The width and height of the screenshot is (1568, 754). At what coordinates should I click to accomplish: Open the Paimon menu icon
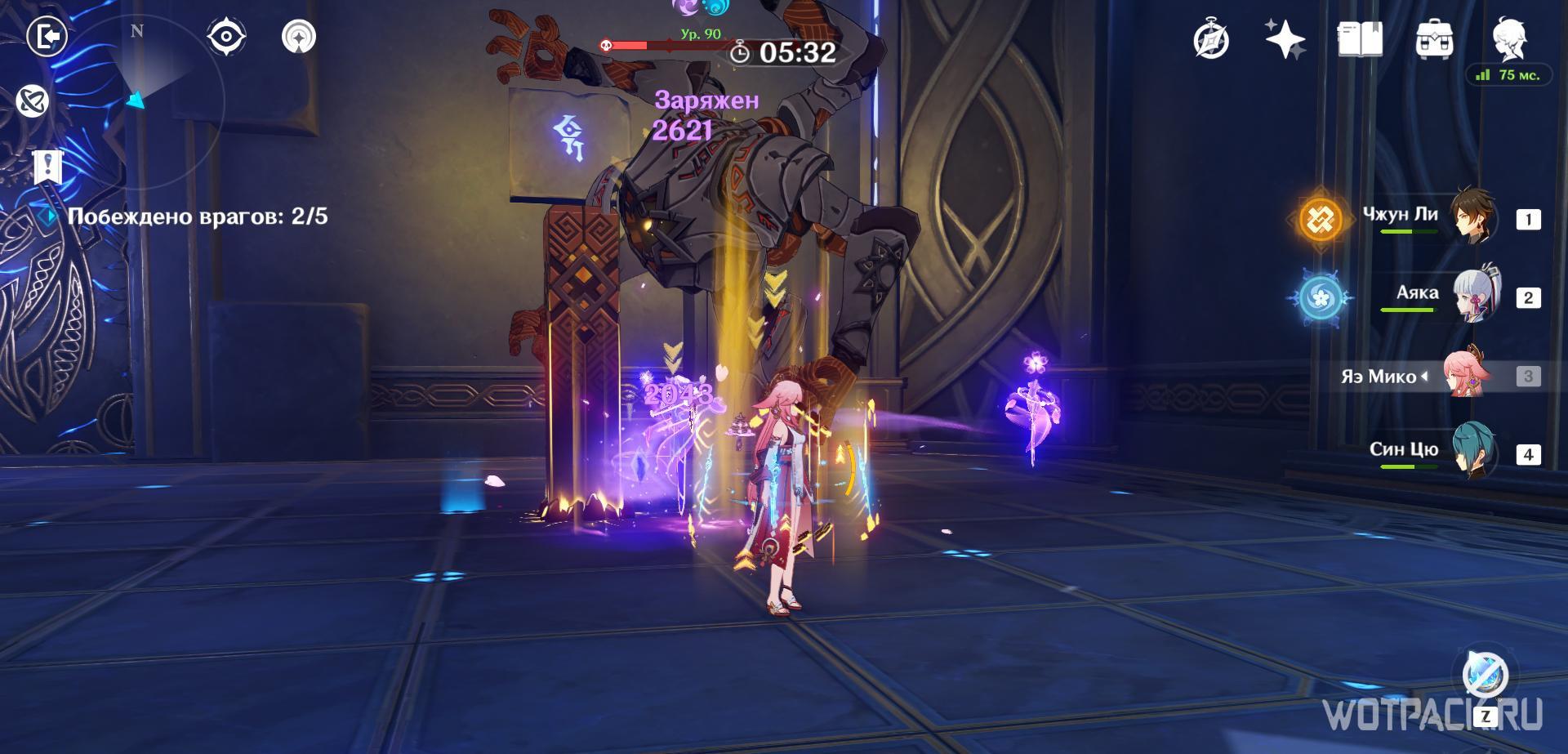tap(1510, 38)
